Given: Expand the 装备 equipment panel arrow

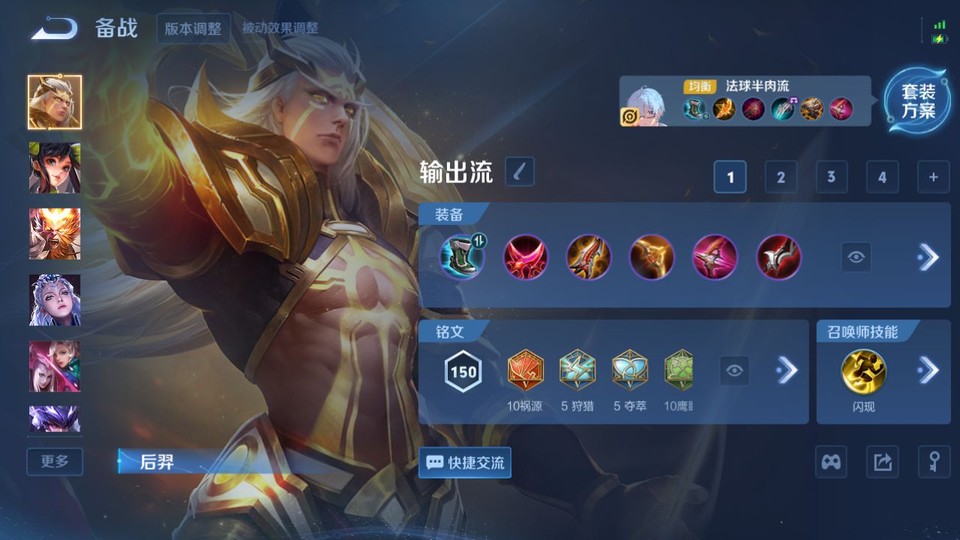Looking at the screenshot, I should pyautogui.click(x=928, y=257).
